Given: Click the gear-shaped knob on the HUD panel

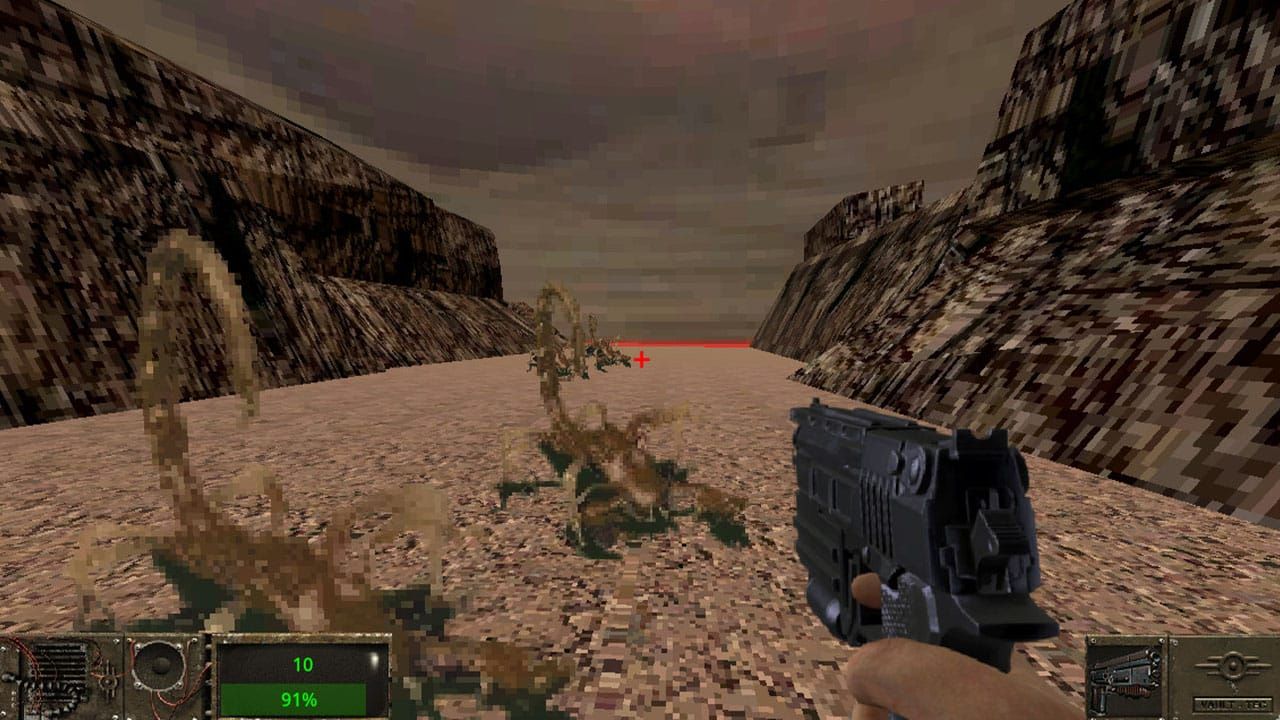Looking at the screenshot, I should (x=108, y=682).
